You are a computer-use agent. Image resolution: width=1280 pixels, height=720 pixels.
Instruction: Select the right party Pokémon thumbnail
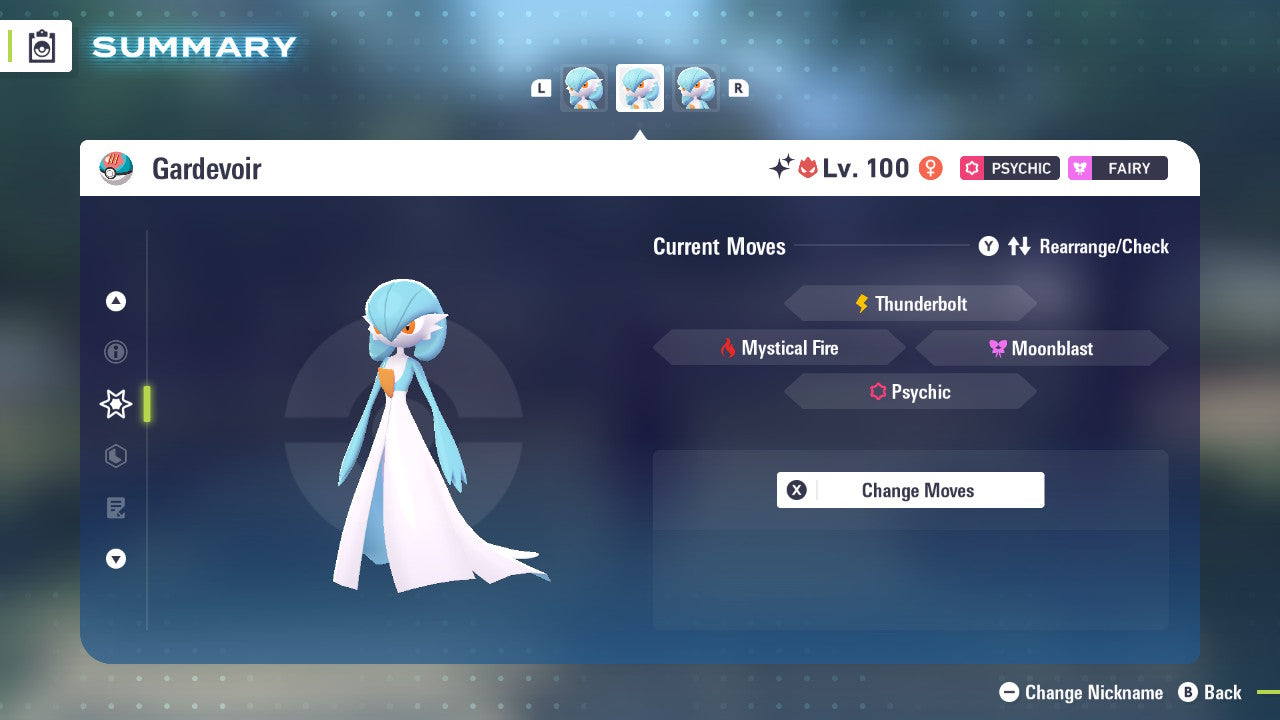point(695,87)
